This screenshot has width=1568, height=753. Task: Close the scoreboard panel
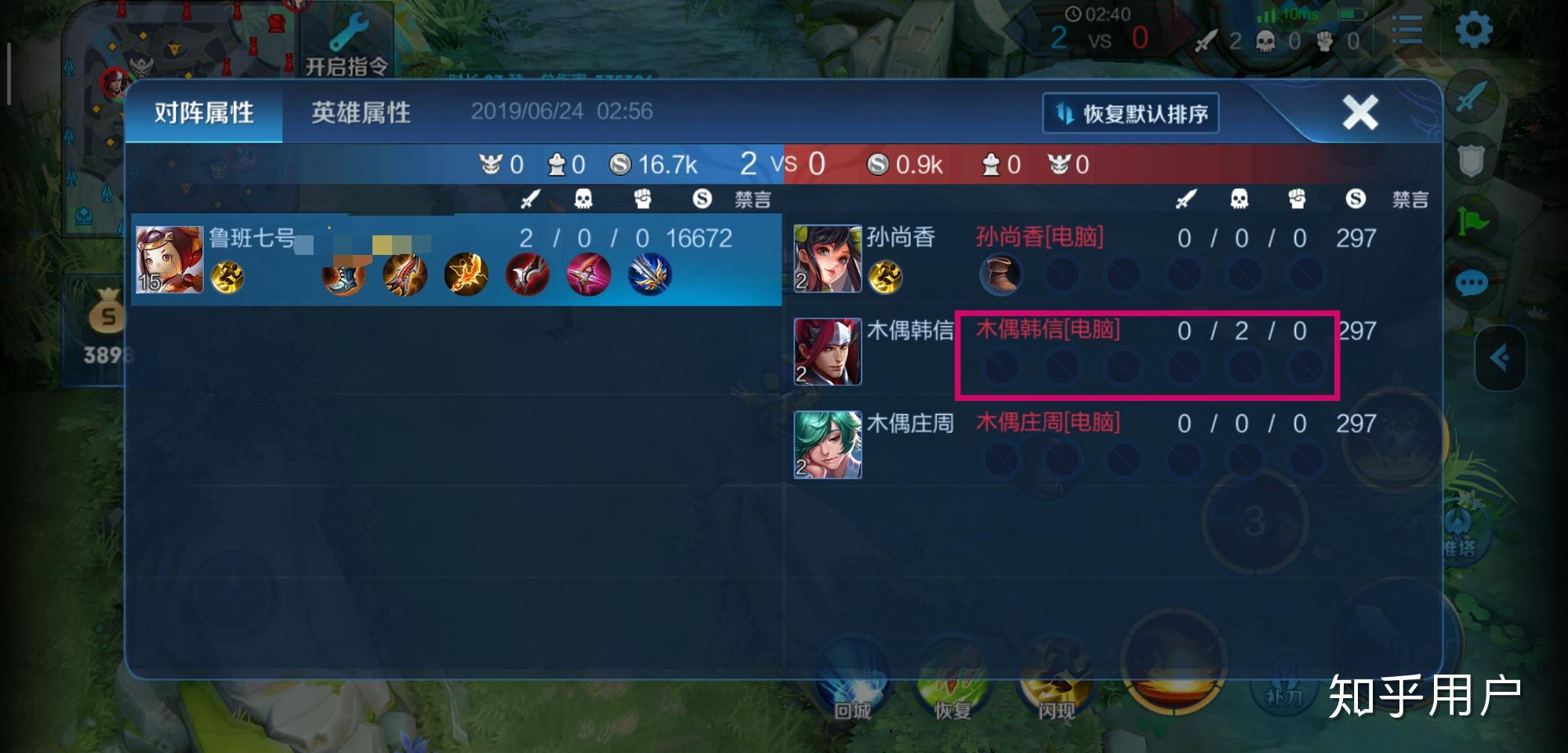tap(1359, 112)
